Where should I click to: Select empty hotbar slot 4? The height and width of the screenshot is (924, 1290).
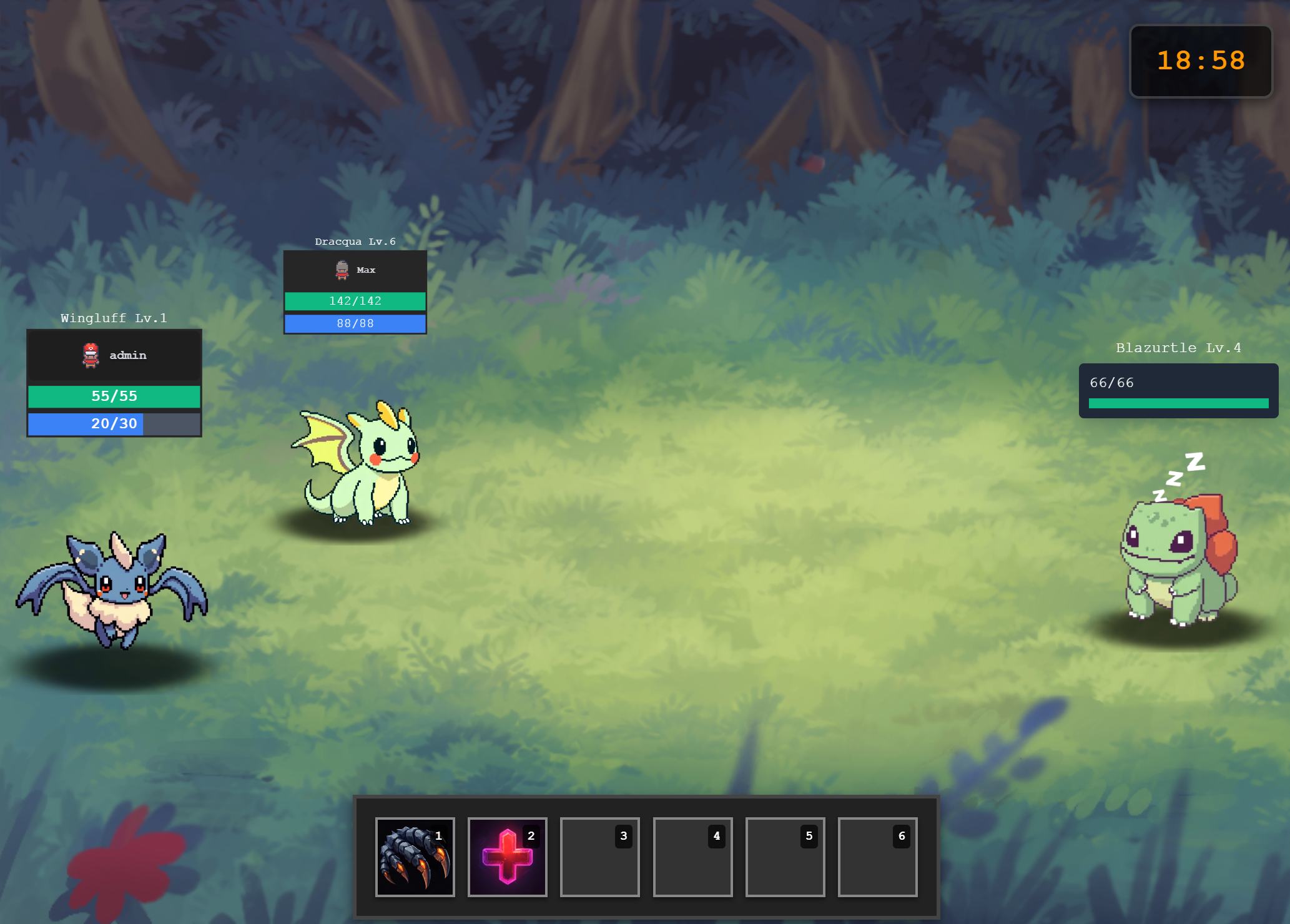pos(692,856)
